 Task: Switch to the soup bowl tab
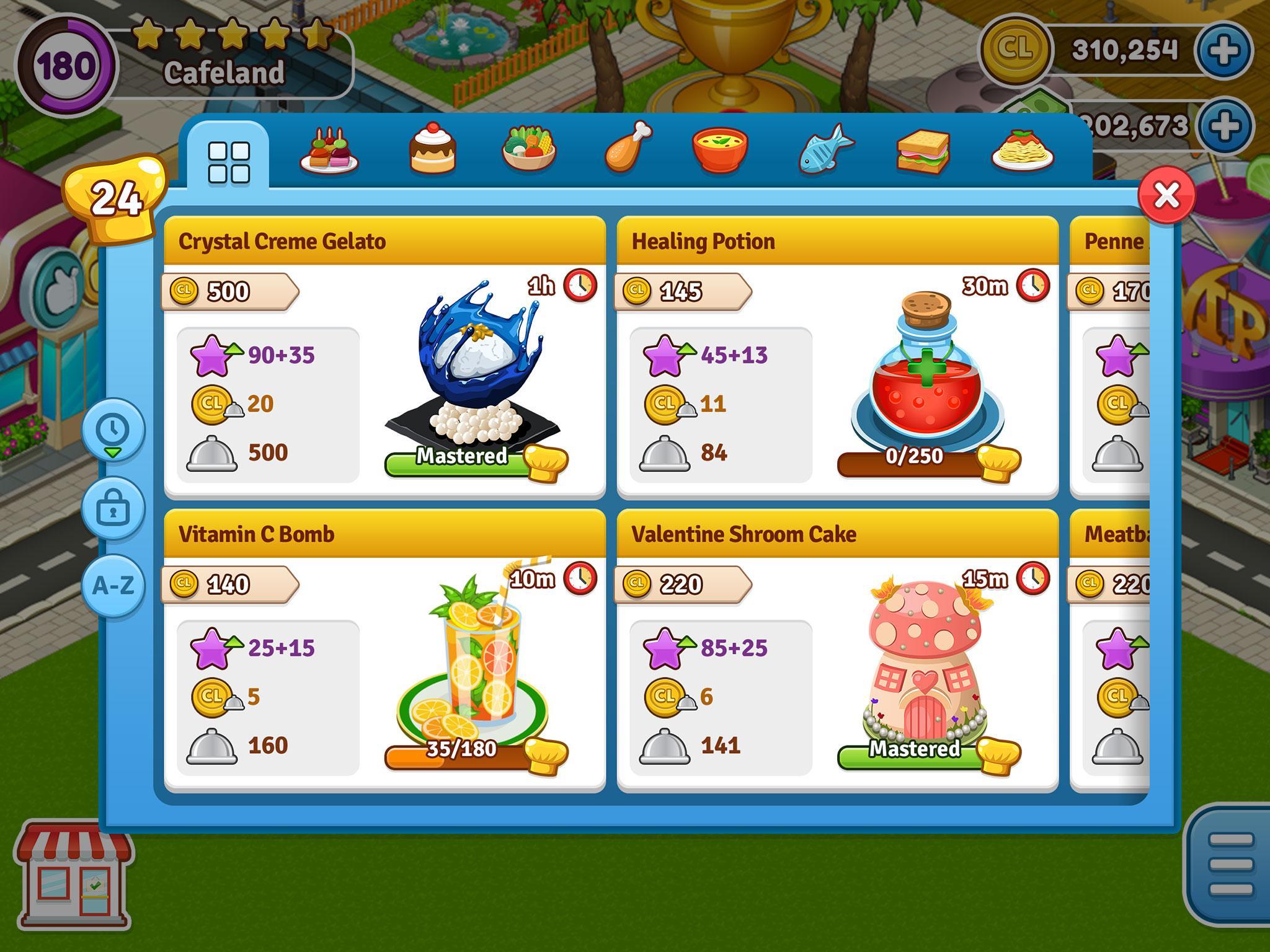click(x=720, y=150)
